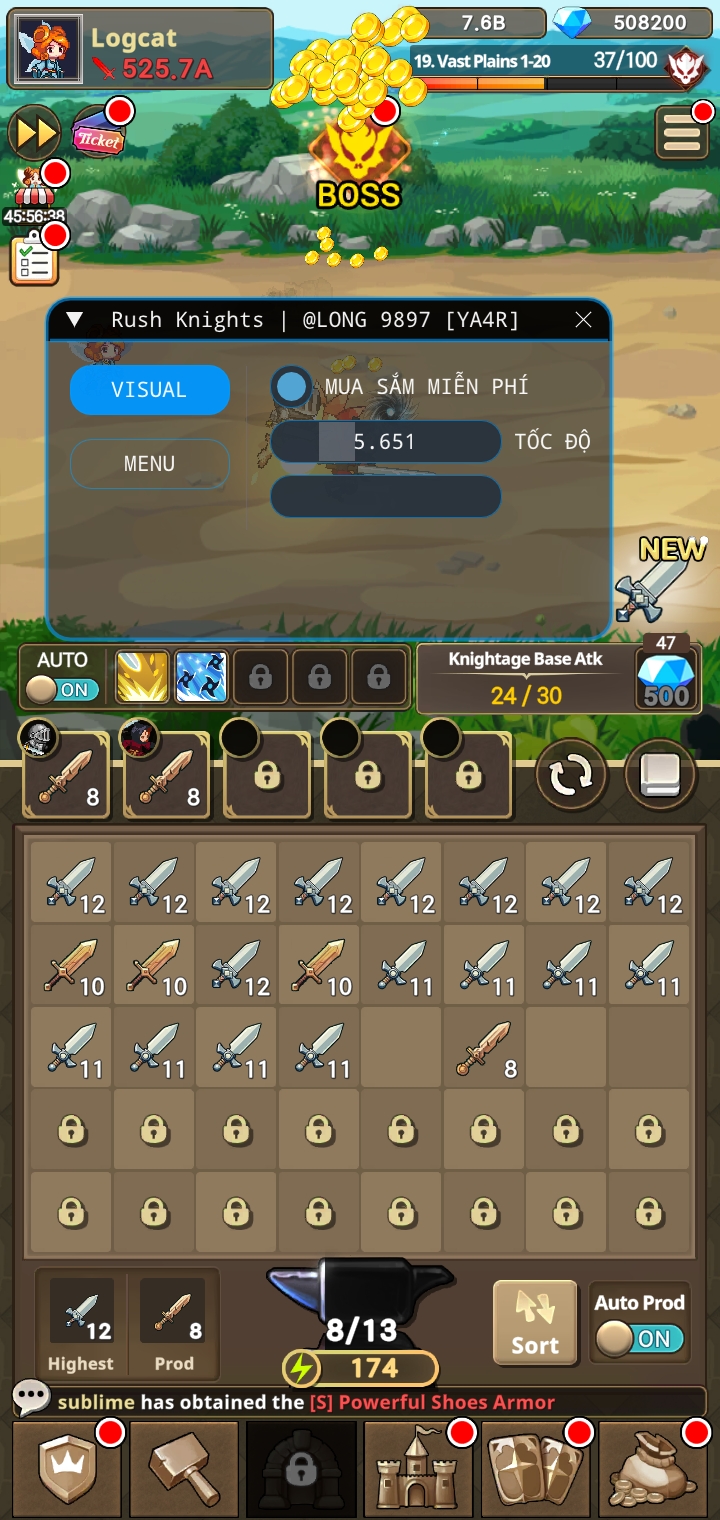Activate the fast-forward speed button
The height and width of the screenshot is (1520, 720).
(x=34, y=134)
